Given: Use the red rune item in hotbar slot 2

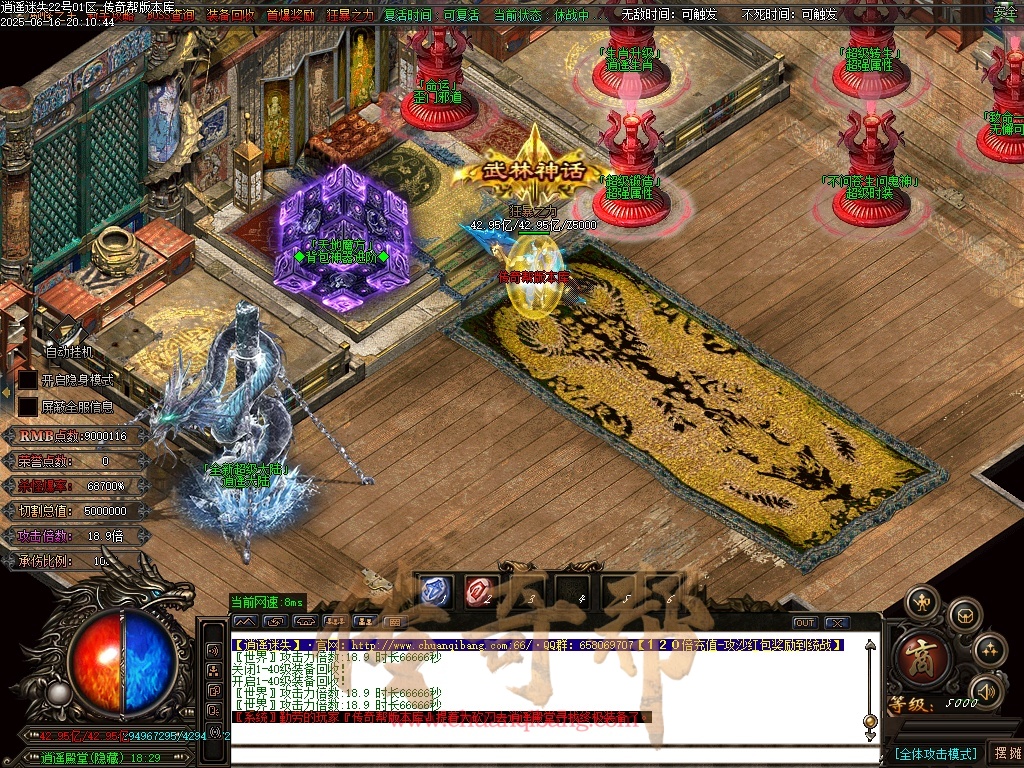Looking at the screenshot, I should [479, 592].
